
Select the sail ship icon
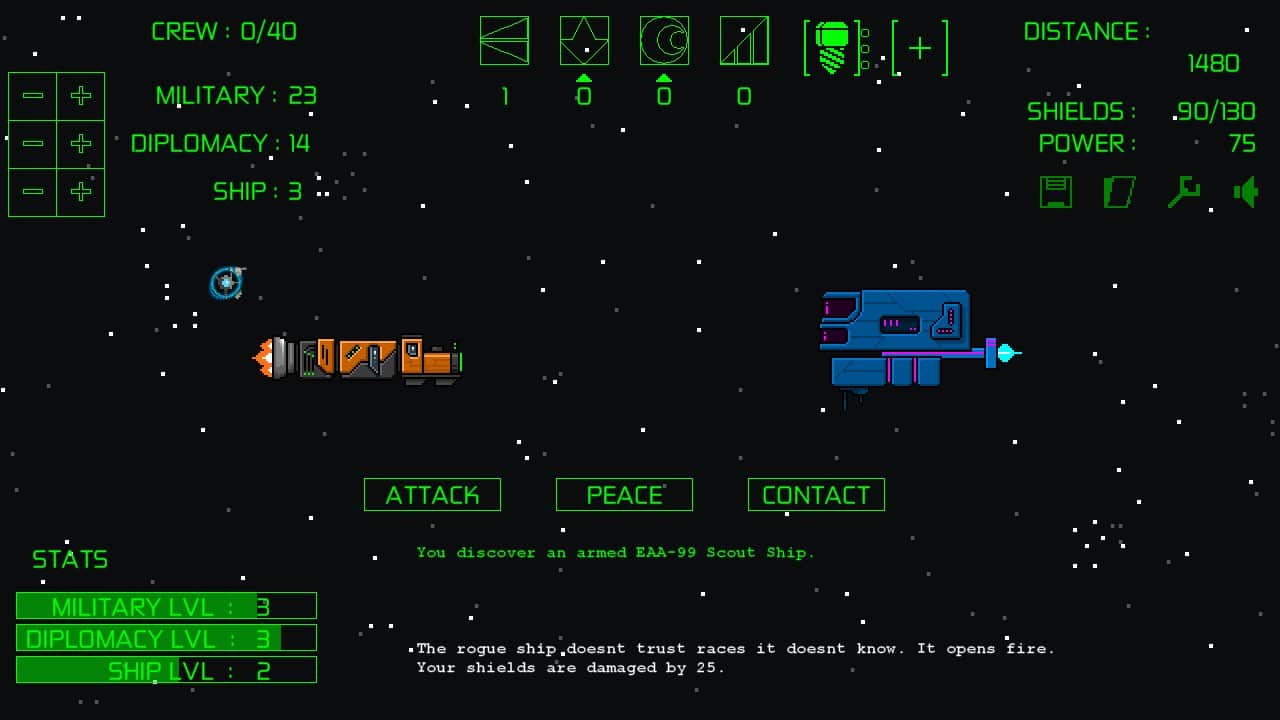743,40
